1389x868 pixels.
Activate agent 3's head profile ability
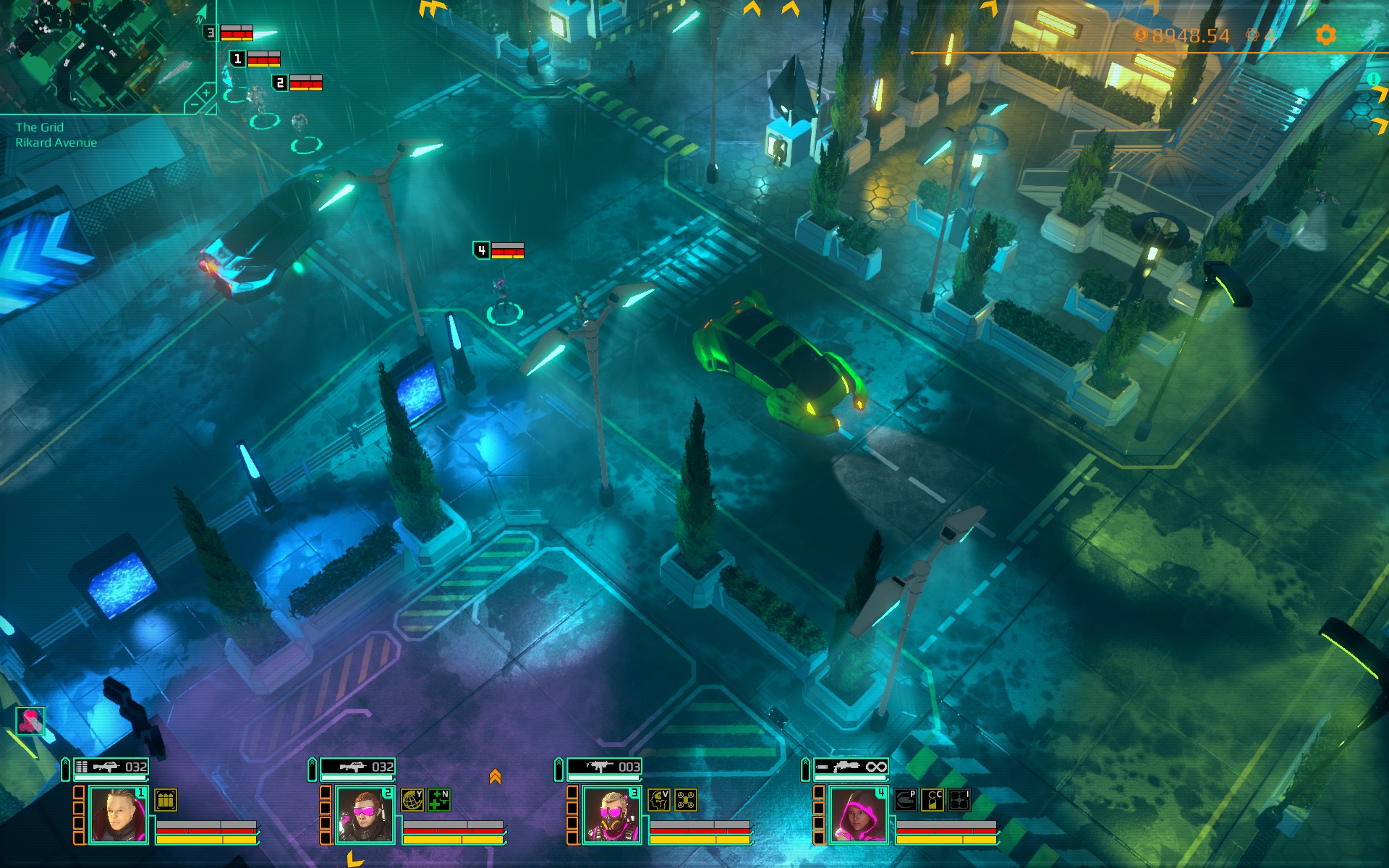tap(658, 800)
